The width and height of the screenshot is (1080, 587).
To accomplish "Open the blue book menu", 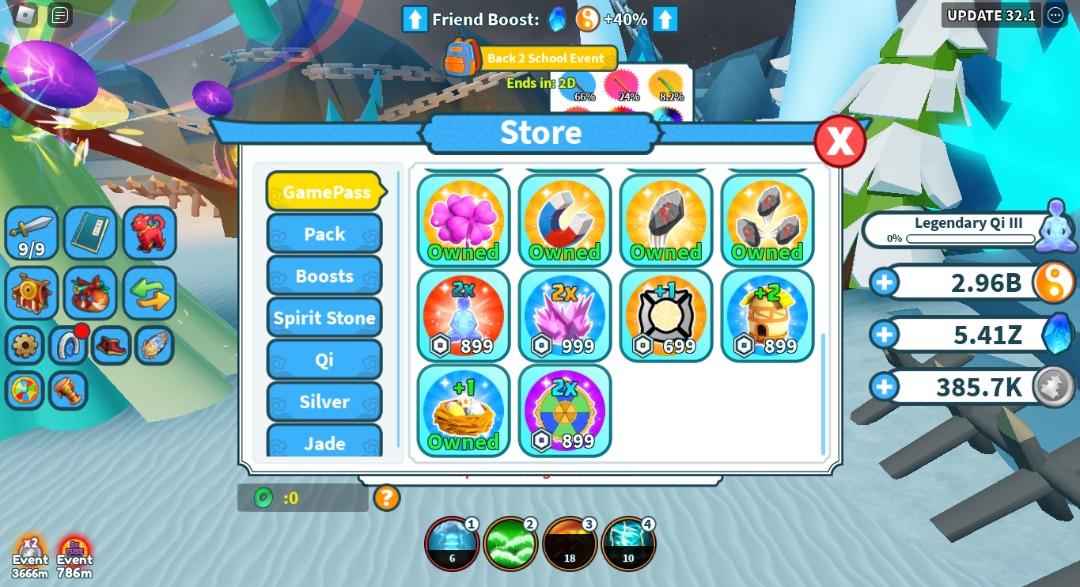I will coord(91,233).
